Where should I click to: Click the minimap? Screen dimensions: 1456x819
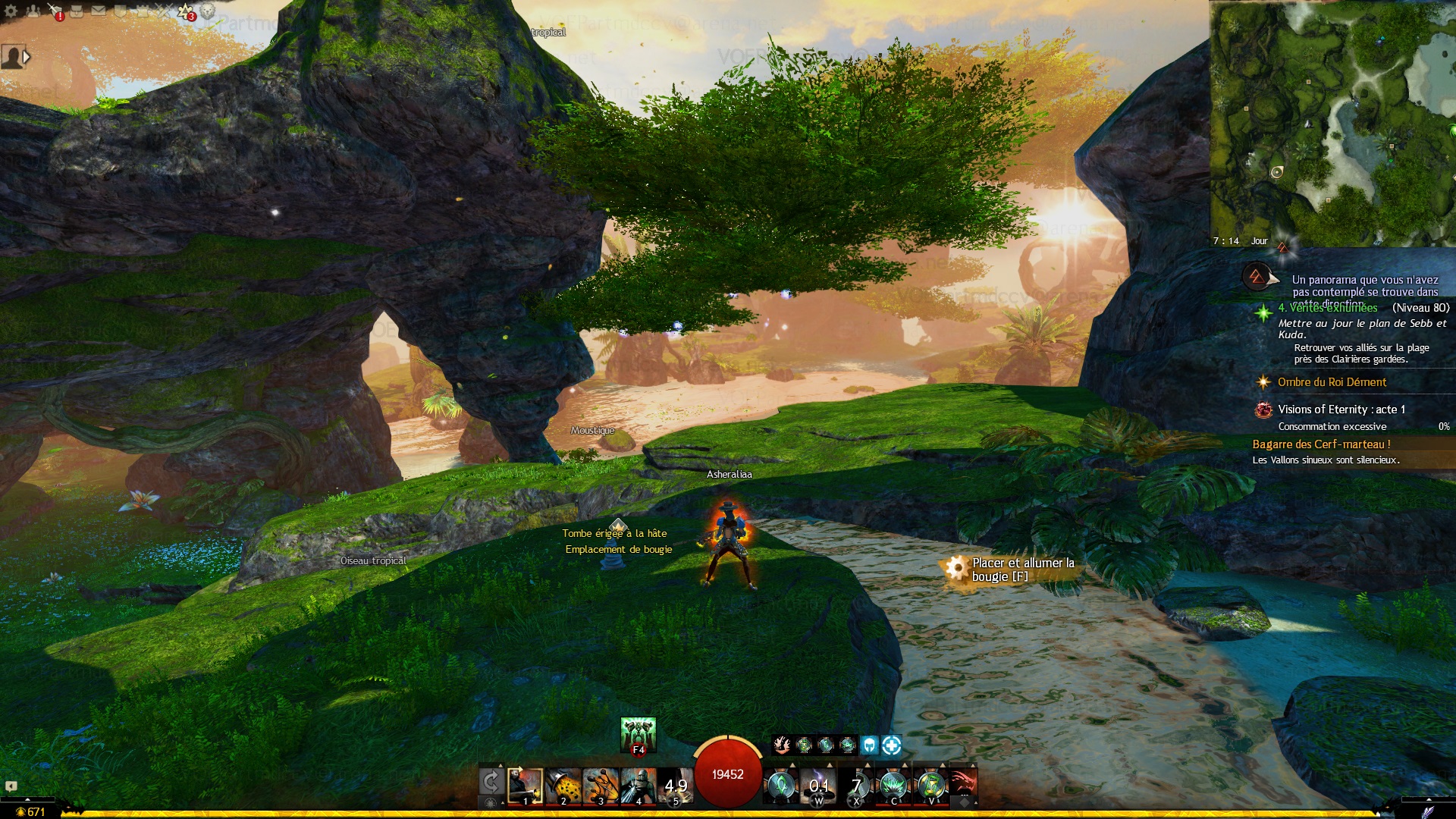pos(1332,121)
